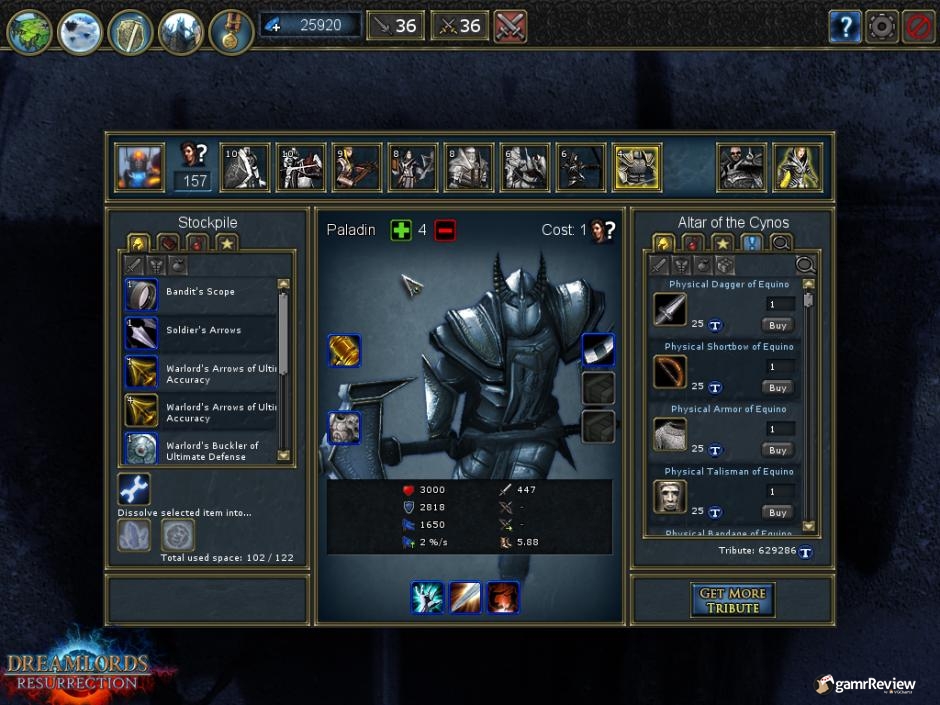Open the gear settings button
The image size is (940, 705).
(881, 27)
